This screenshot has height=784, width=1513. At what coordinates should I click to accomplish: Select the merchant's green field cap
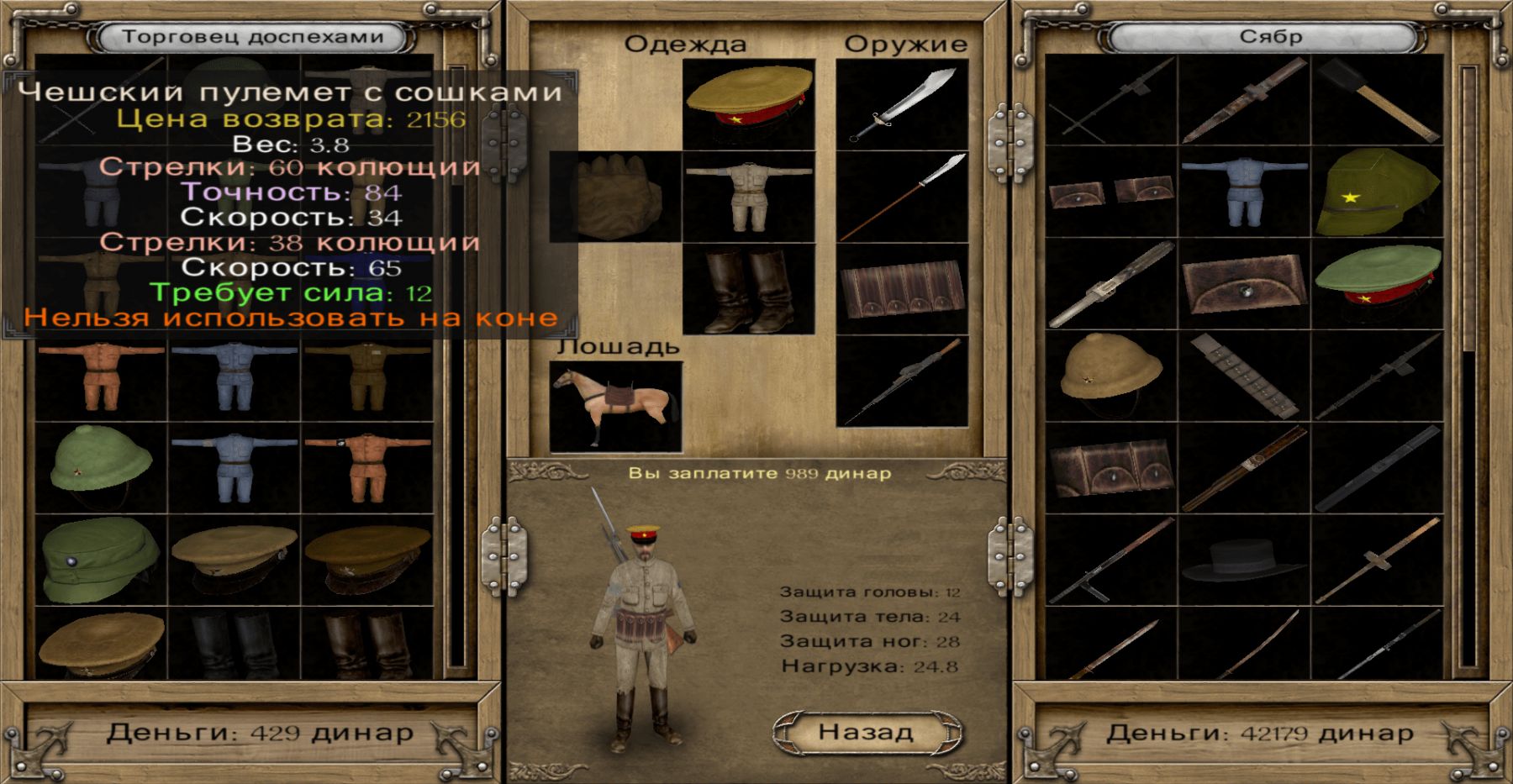[101, 559]
